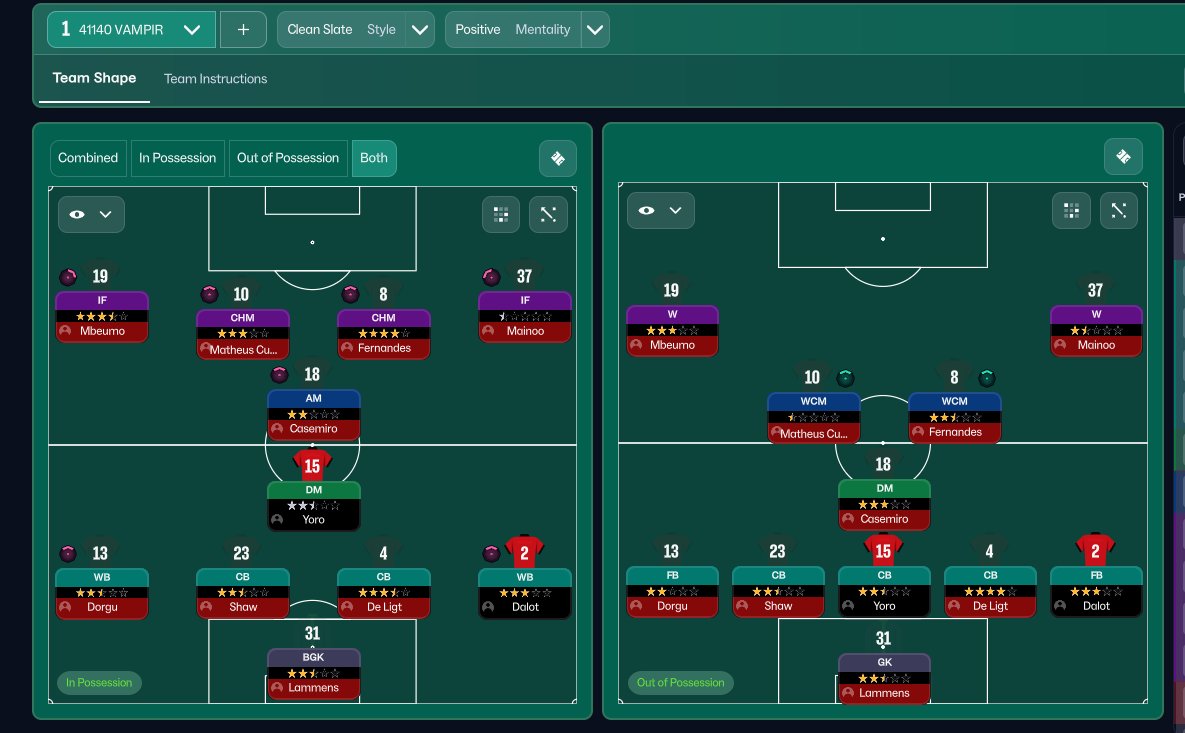Open Dorgu's FB role card
The width and height of the screenshot is (1185, 733).
(x=672, y=592)
